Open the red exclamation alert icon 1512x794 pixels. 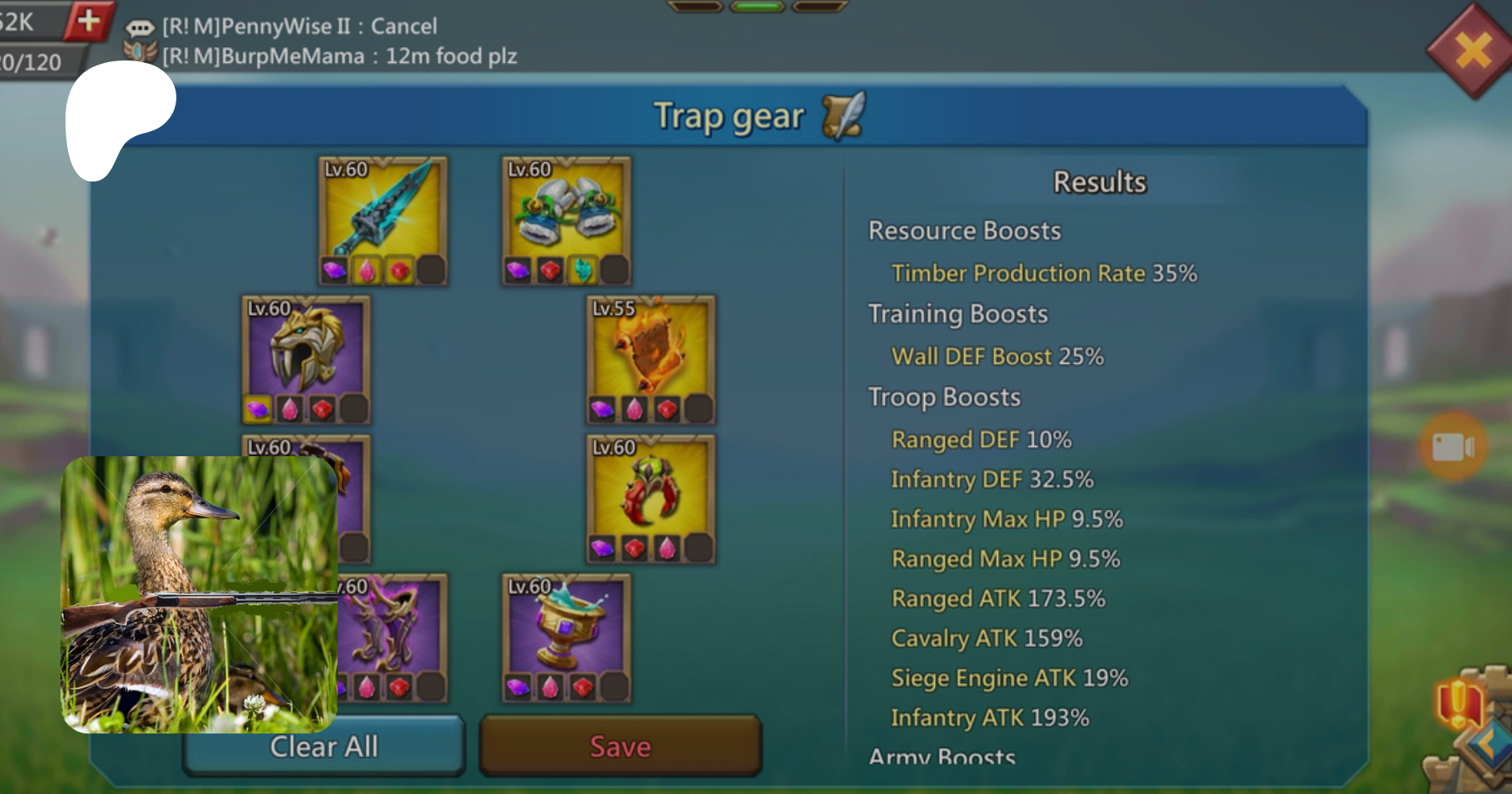(1459, 702)
